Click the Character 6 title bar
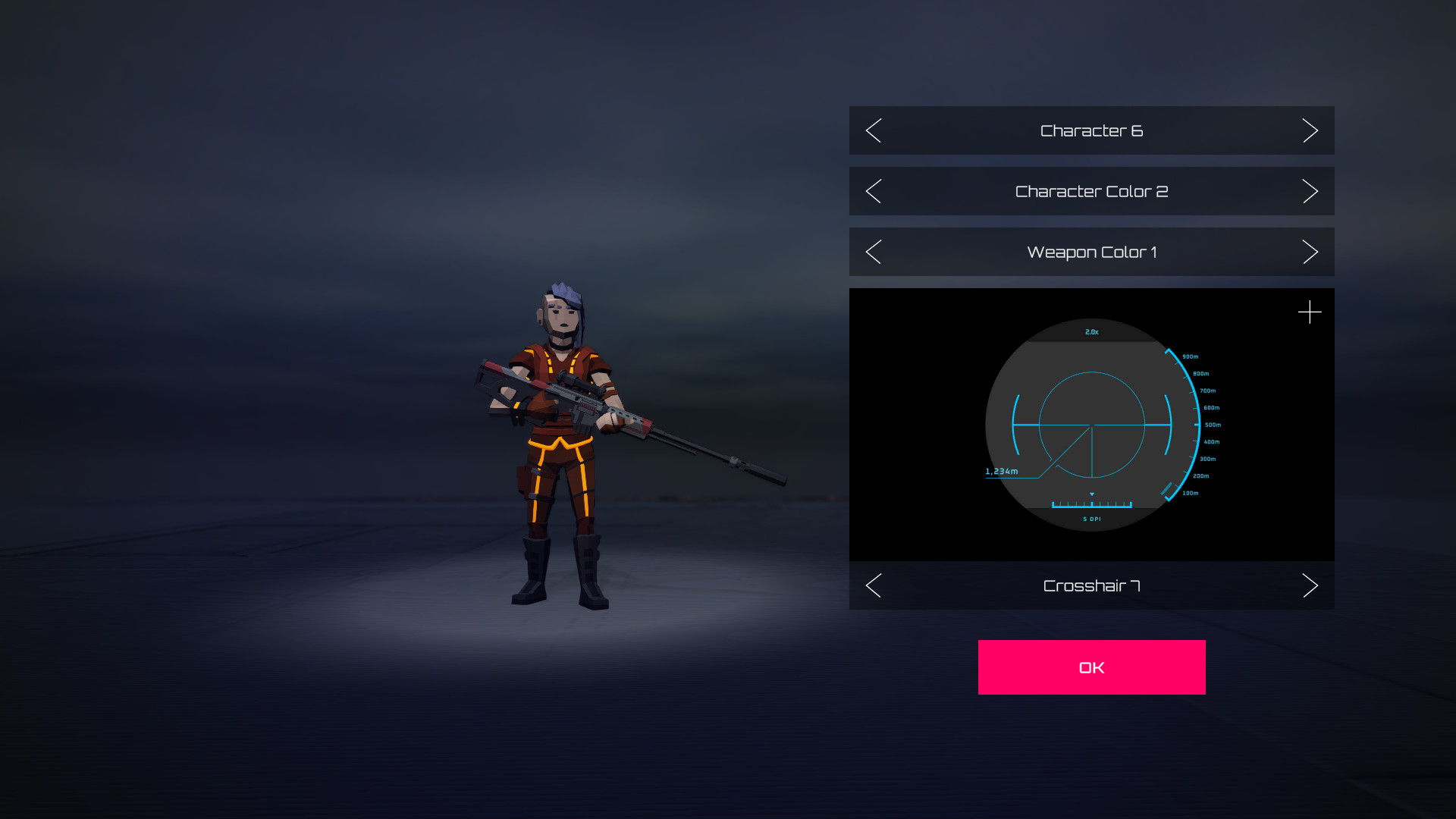The image size is (1456, 819). [x=1092, y=130]
